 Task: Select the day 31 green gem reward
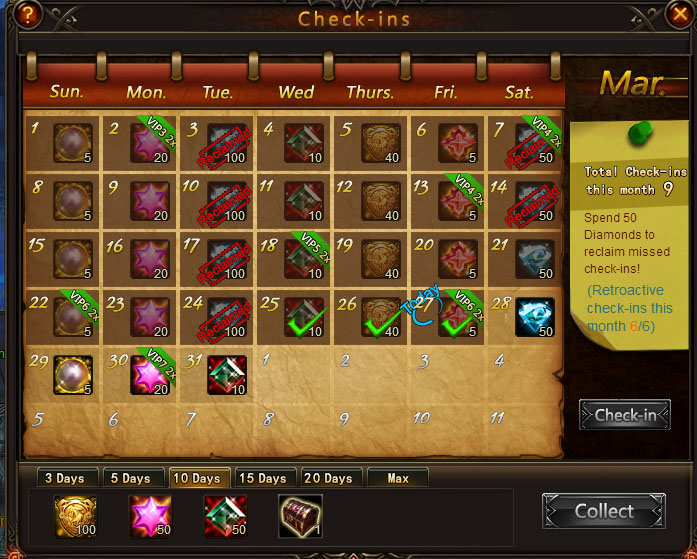tap(227, 374)
